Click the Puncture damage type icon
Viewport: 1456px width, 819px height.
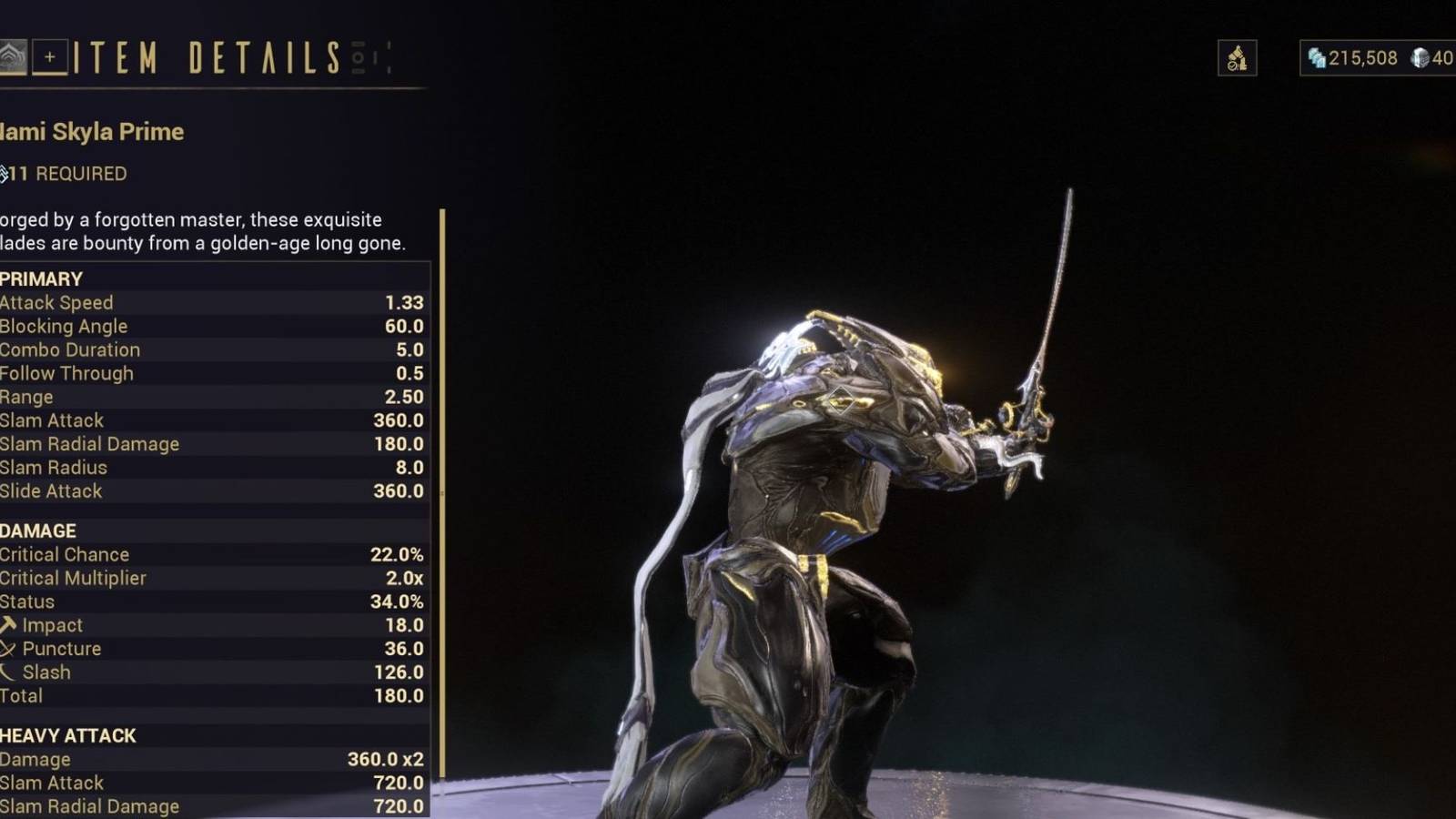point(7,648)
